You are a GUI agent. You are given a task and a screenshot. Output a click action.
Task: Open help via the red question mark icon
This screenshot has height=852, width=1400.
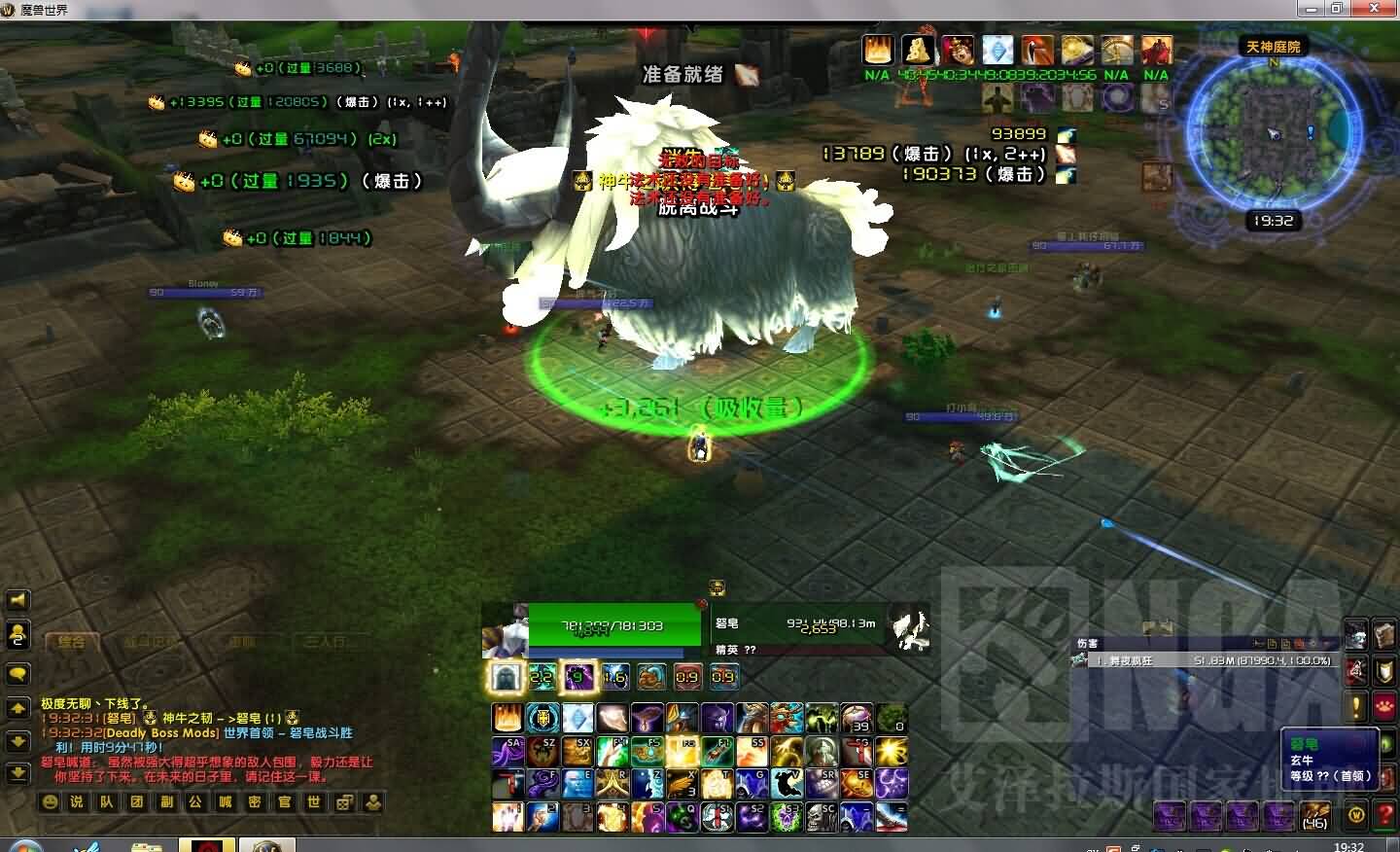(x=1384, y=813)
